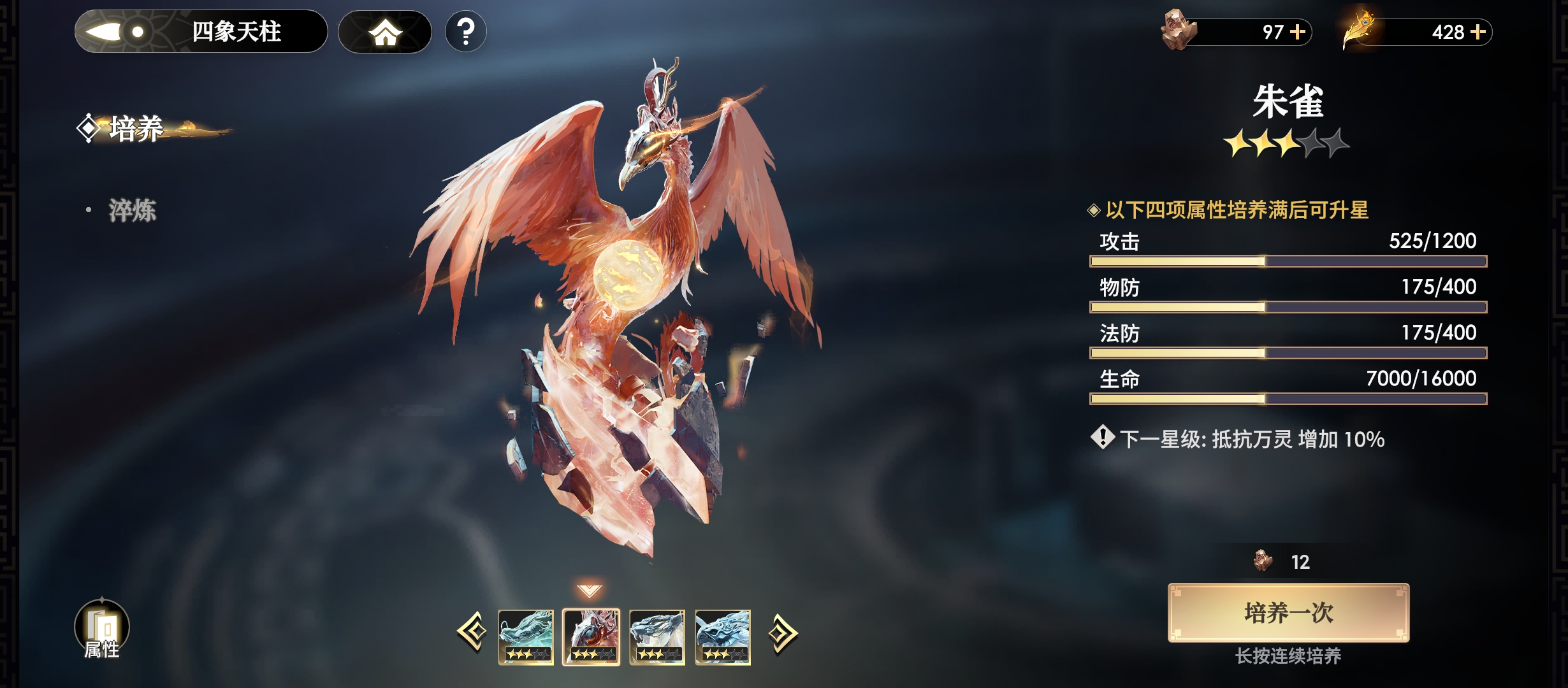Select the red Vermilion Bird portrait

coord(592,637)
